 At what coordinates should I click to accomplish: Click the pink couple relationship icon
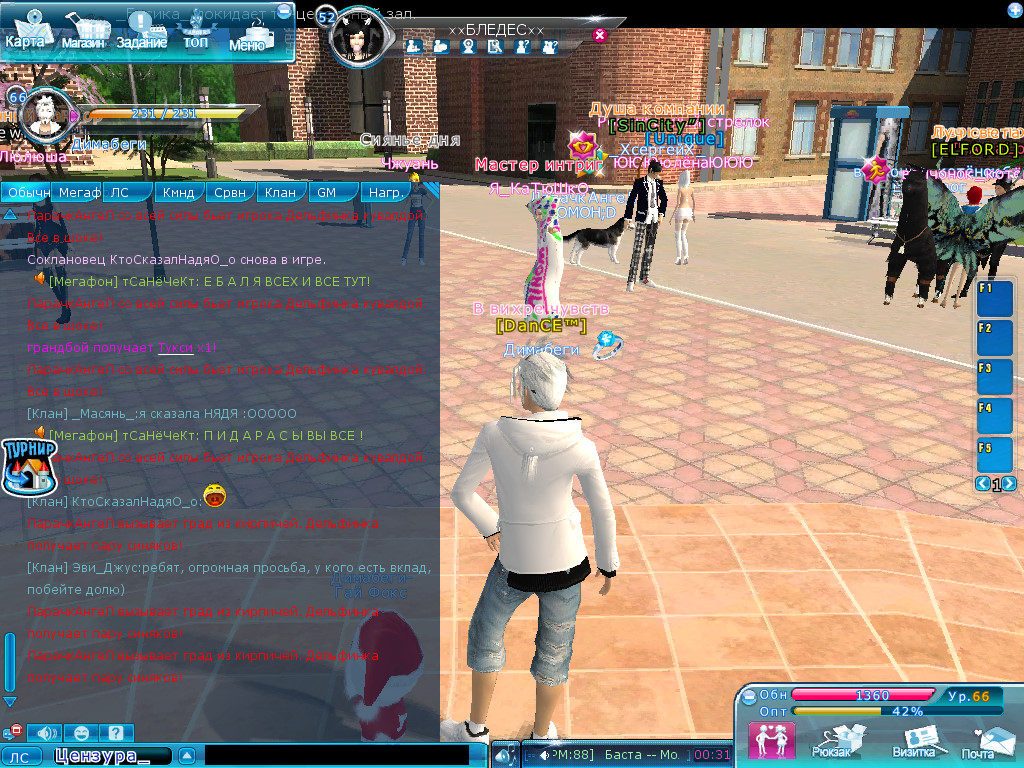(x=771, y=740)
